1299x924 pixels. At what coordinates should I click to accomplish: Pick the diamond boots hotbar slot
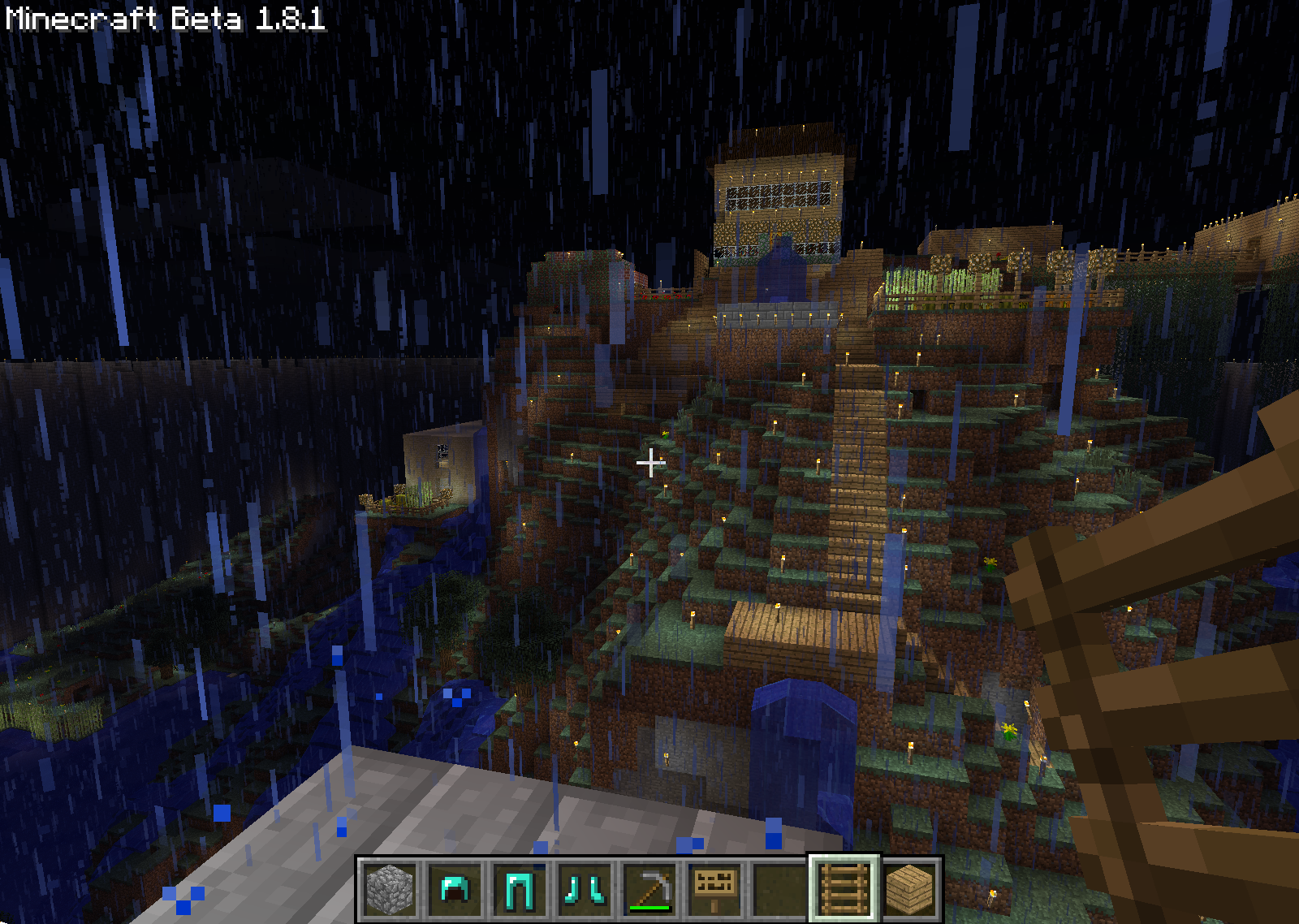tap(585, 889)
